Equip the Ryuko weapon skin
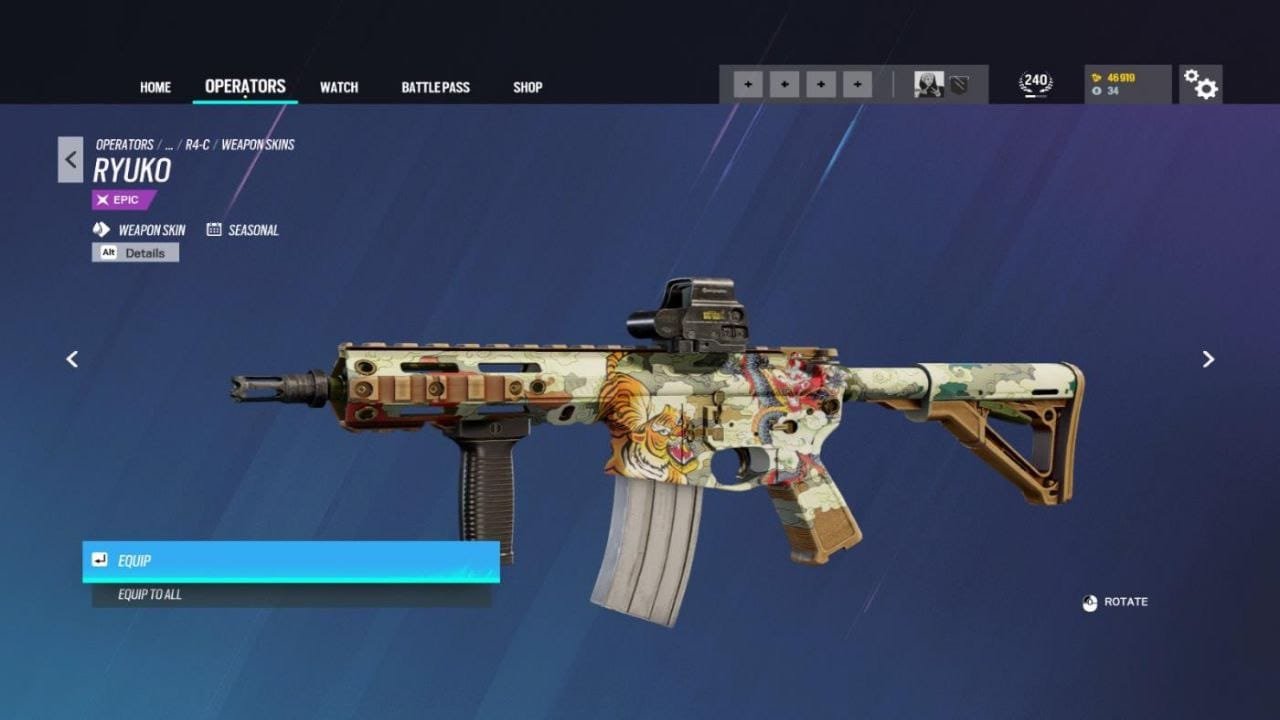The height and width of the screenshot is (720, 1280). click(291, 561)
